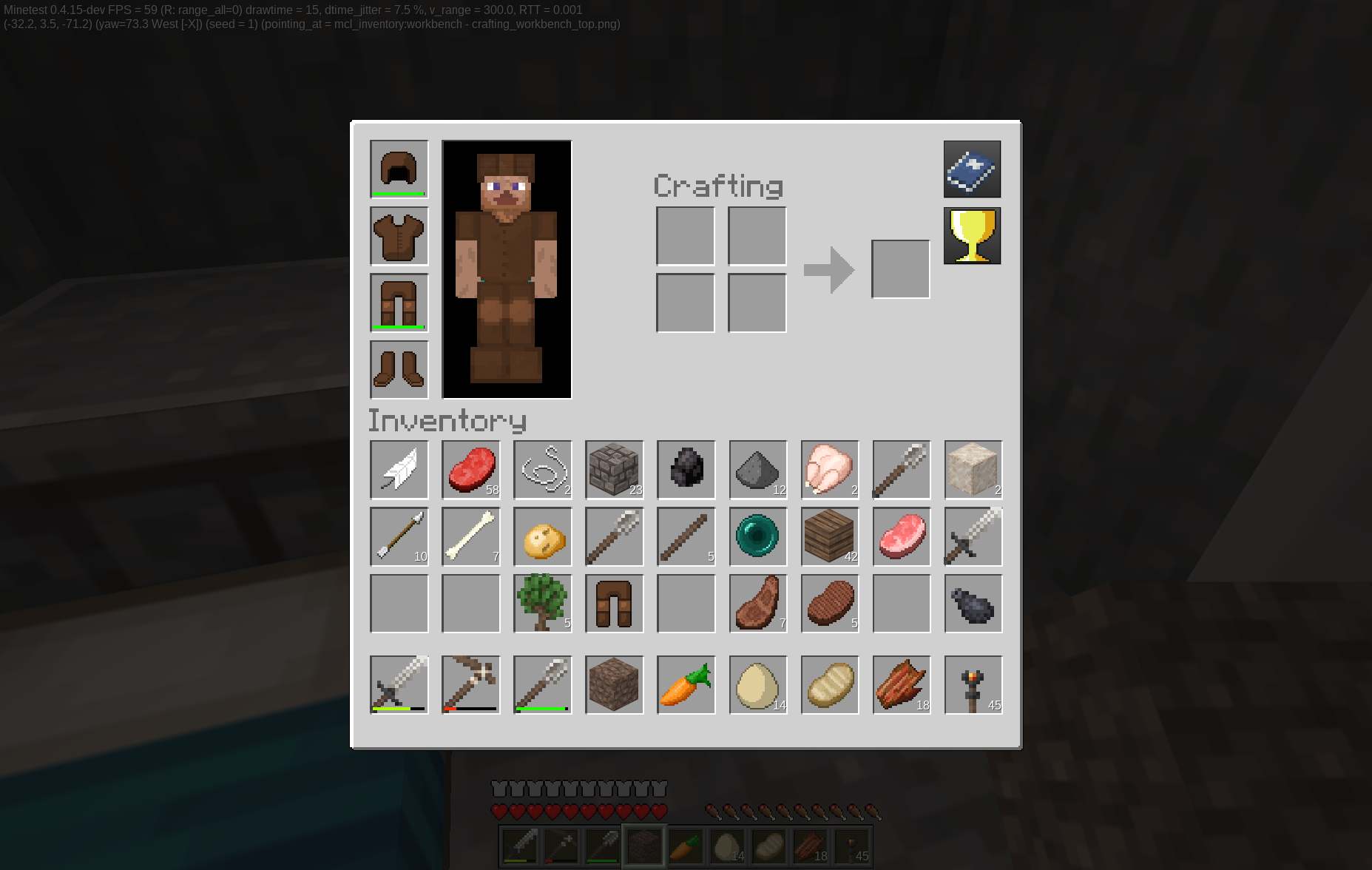Screen dimensions: 1372x870
Task: Click the crafting output slot
Action: click(x=901, y=268)
